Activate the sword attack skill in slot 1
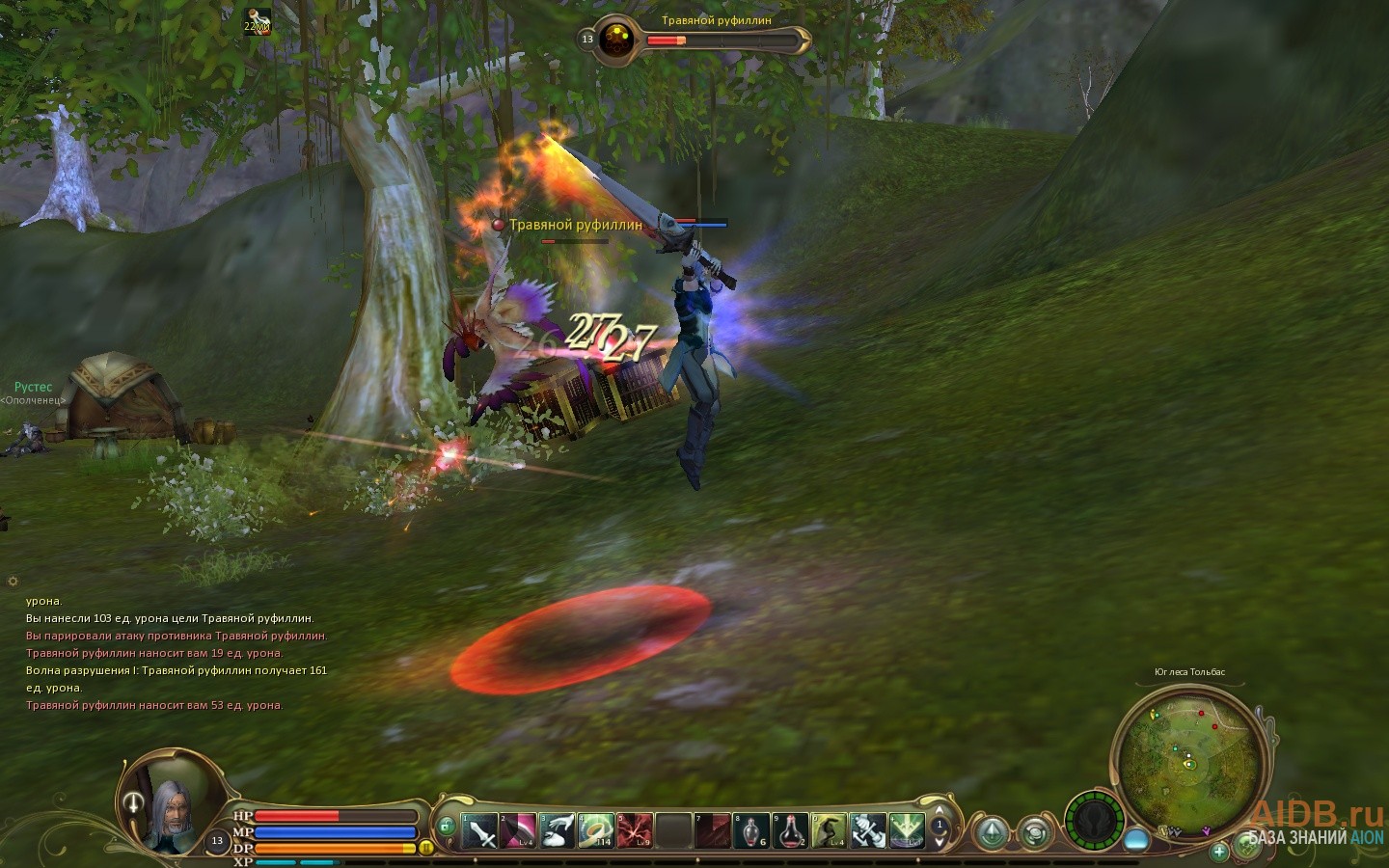Screen dimensions: 1389x868 coord(479,830)
